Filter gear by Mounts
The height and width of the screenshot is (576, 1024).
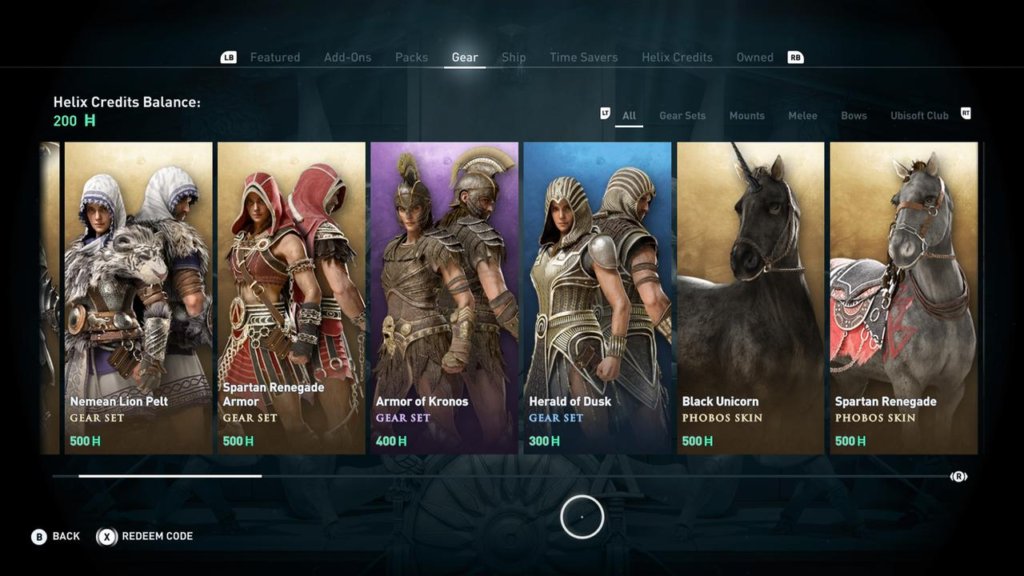pos(746,116)
